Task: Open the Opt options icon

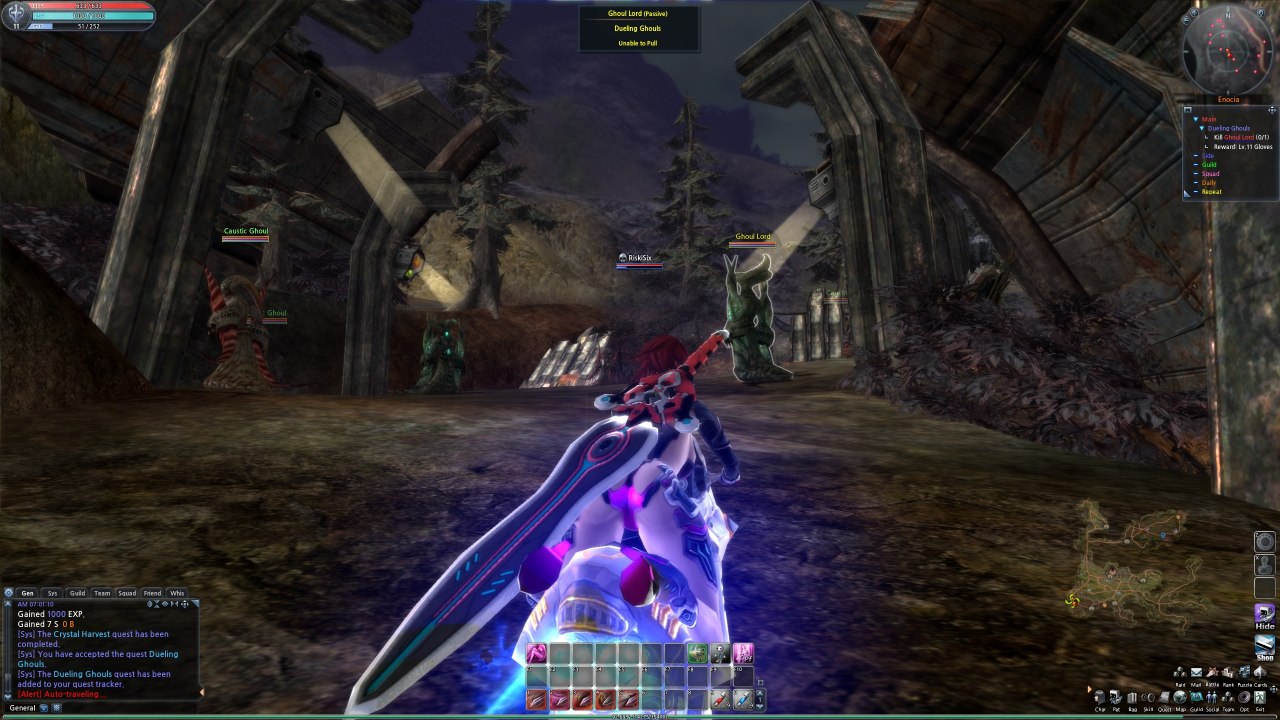Action: click(1244, 697)
